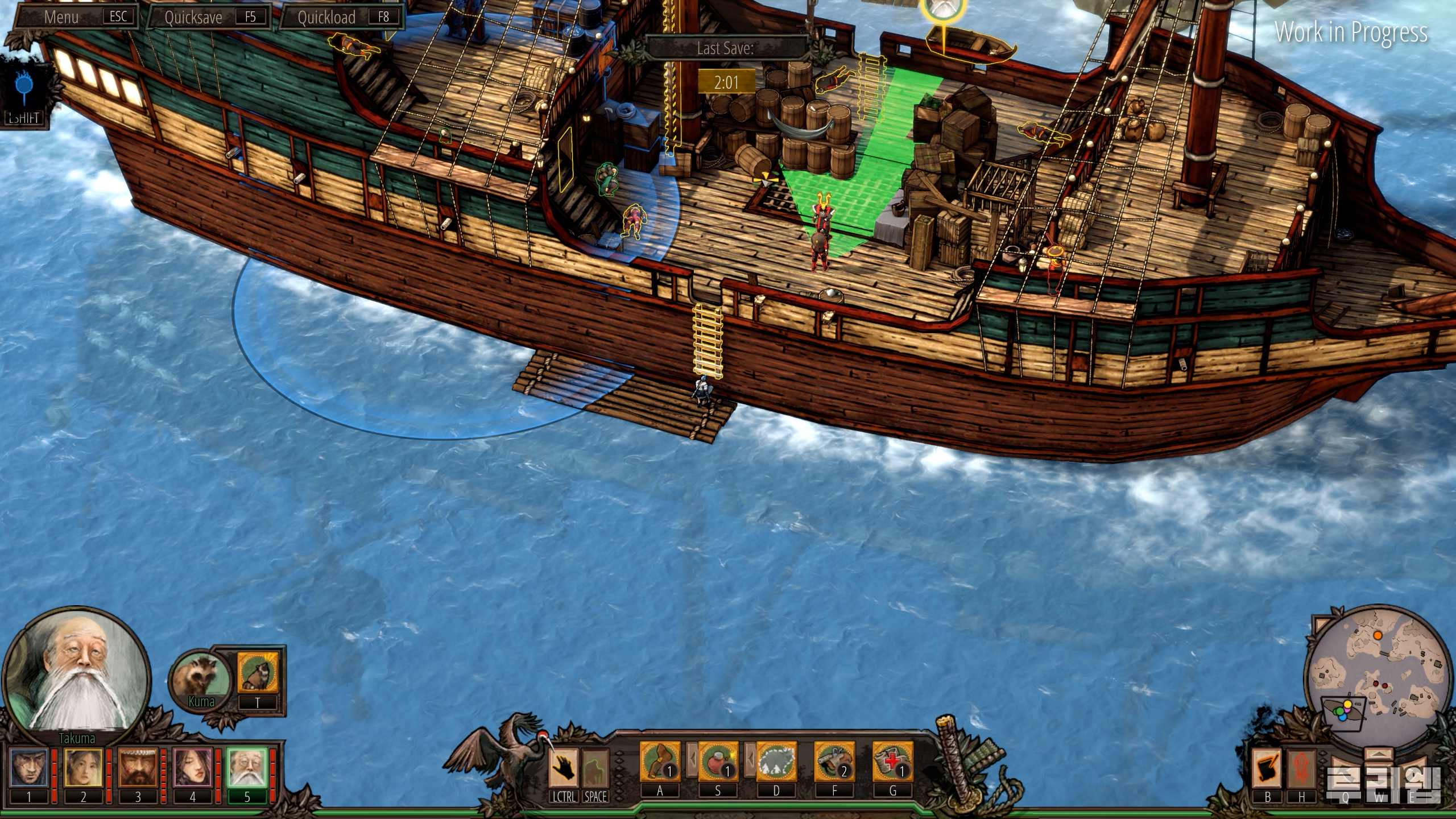Toggle the red figure highlight icon
Viewport: 1456px width, 819px height.
tap(1301, 768)
